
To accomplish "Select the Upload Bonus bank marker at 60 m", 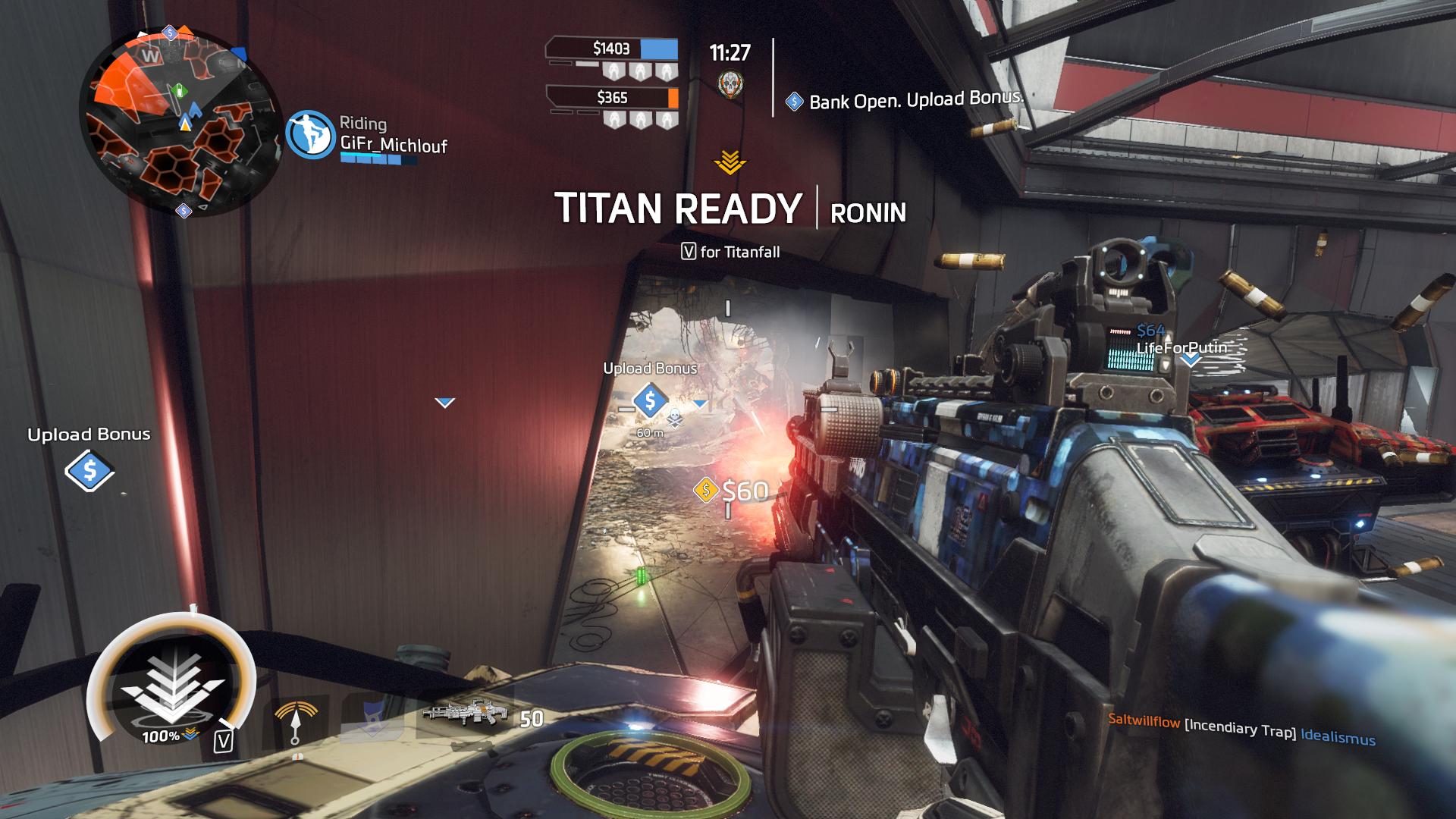I will click(650, 400).
